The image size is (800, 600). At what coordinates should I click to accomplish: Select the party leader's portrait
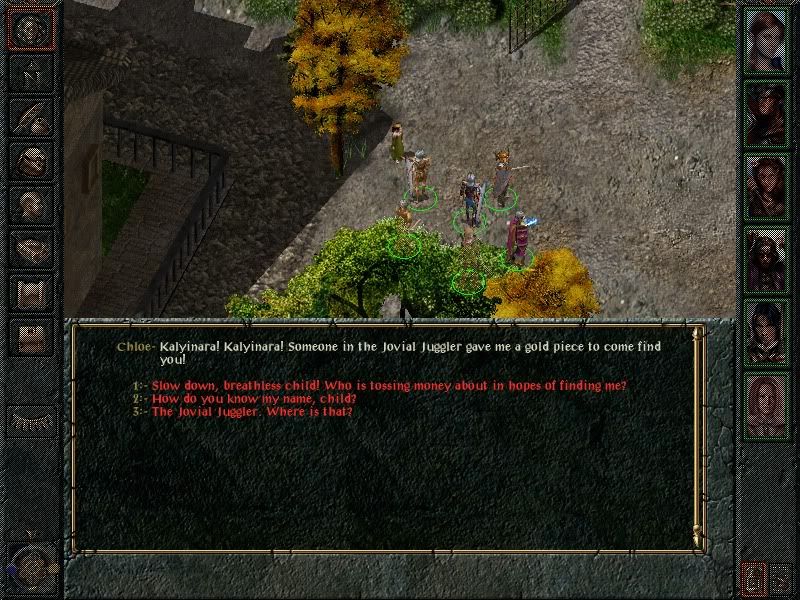(x=767, y=42)
